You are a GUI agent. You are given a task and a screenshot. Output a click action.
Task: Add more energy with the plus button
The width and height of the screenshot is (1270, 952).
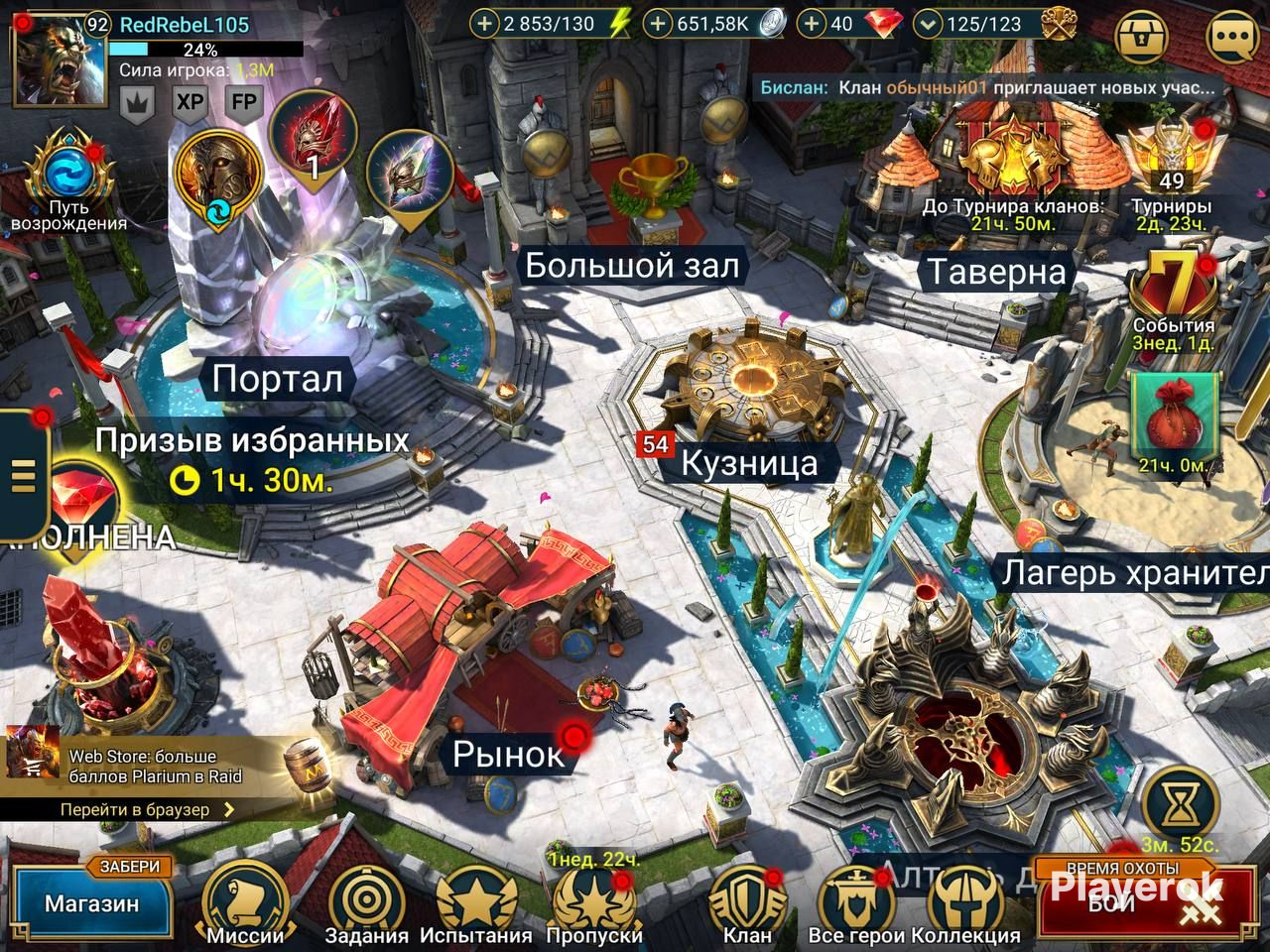point(484,24)
